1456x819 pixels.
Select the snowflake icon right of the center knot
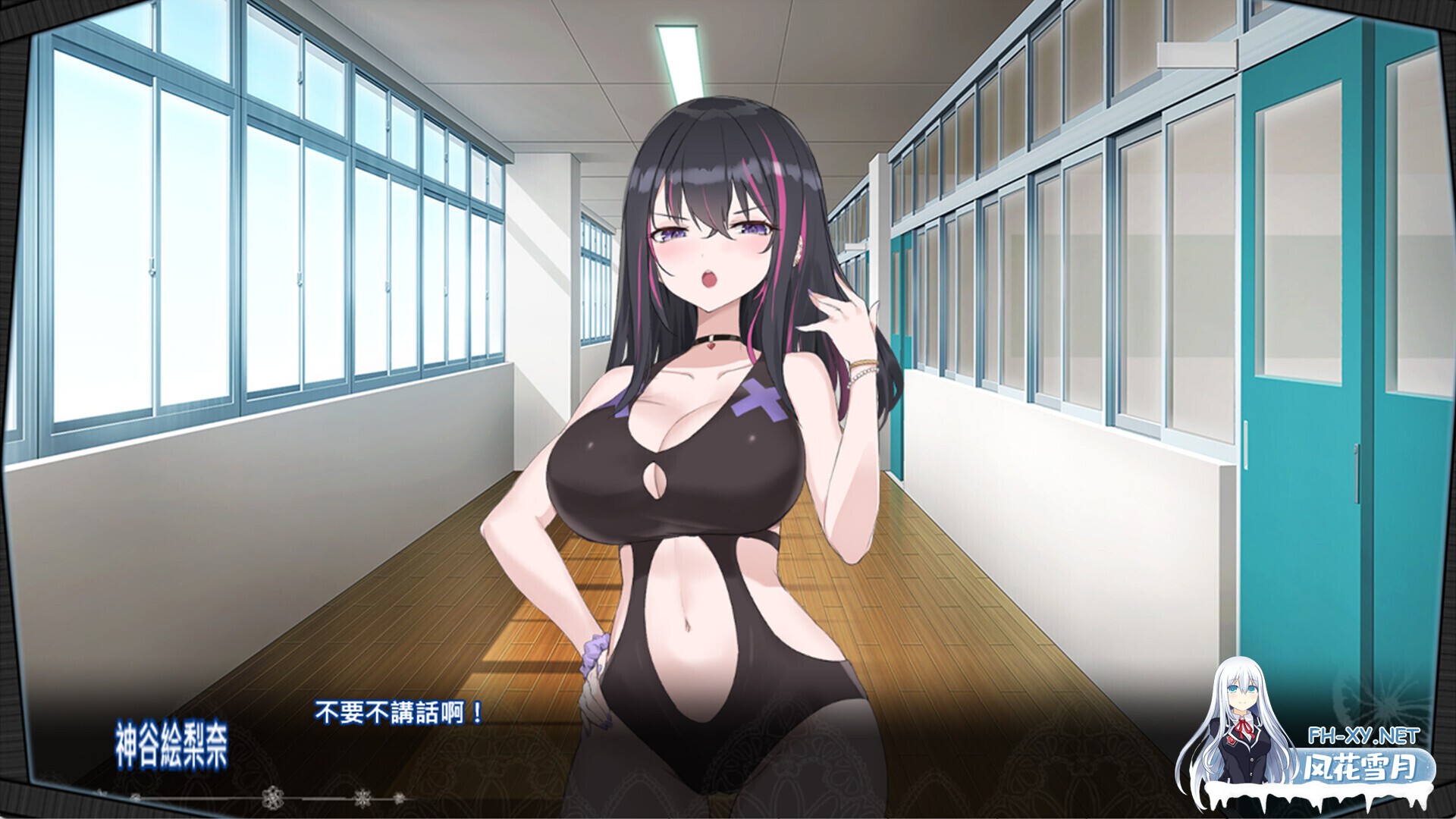coord(362,797)
